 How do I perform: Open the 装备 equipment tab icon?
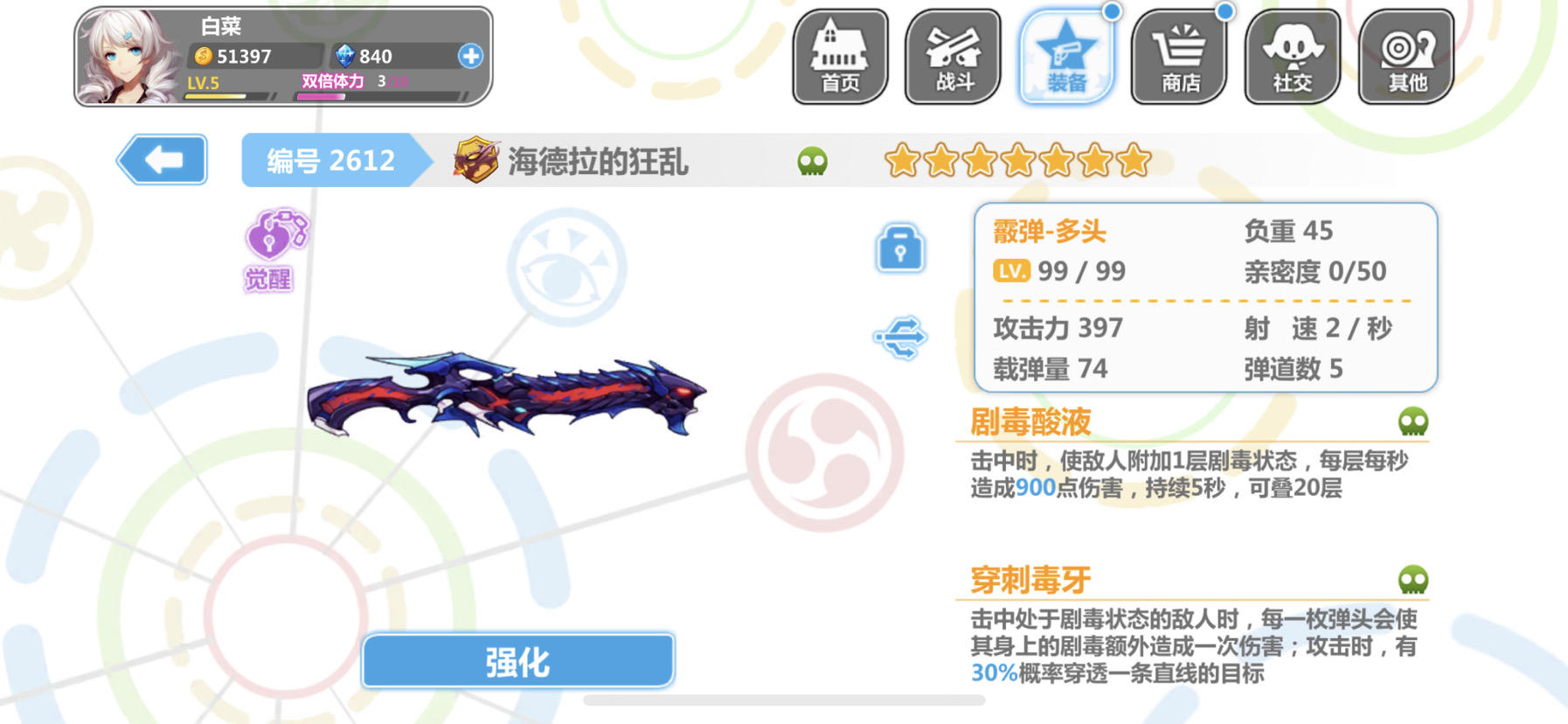pos(1066,57)
